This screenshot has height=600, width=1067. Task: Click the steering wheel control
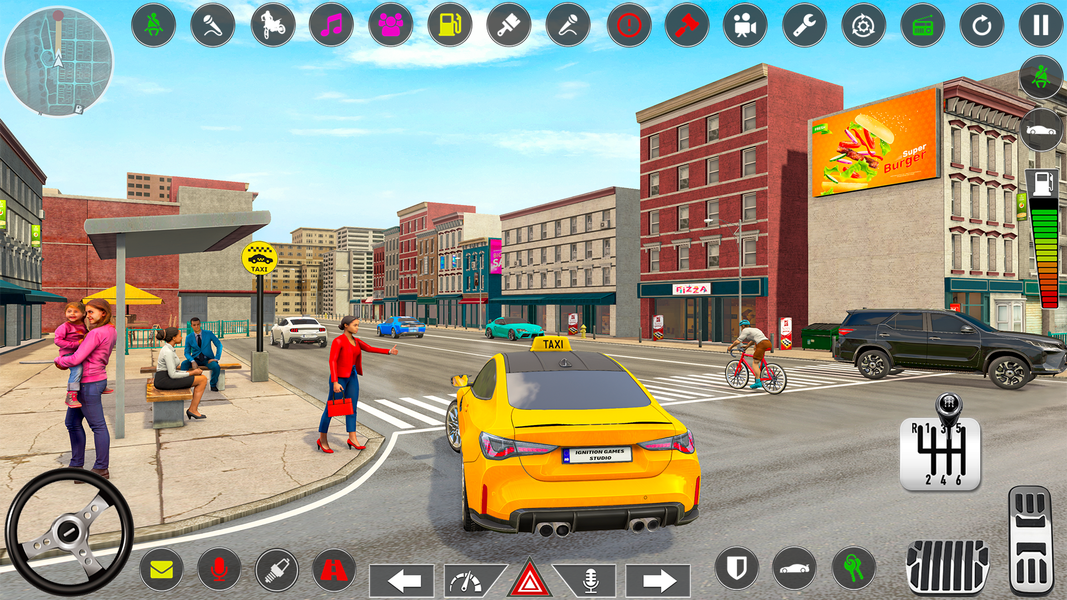[x=69, y=531]
